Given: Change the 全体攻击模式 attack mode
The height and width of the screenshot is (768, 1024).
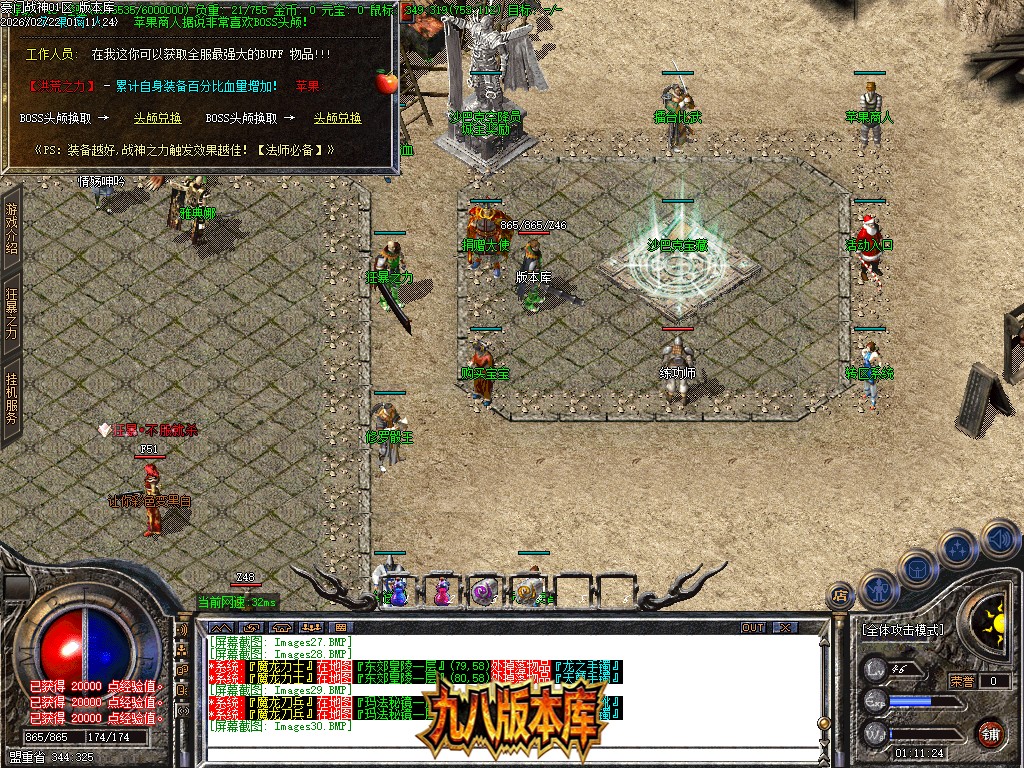Looking at the screenshot, I should [x=901, y=630].
